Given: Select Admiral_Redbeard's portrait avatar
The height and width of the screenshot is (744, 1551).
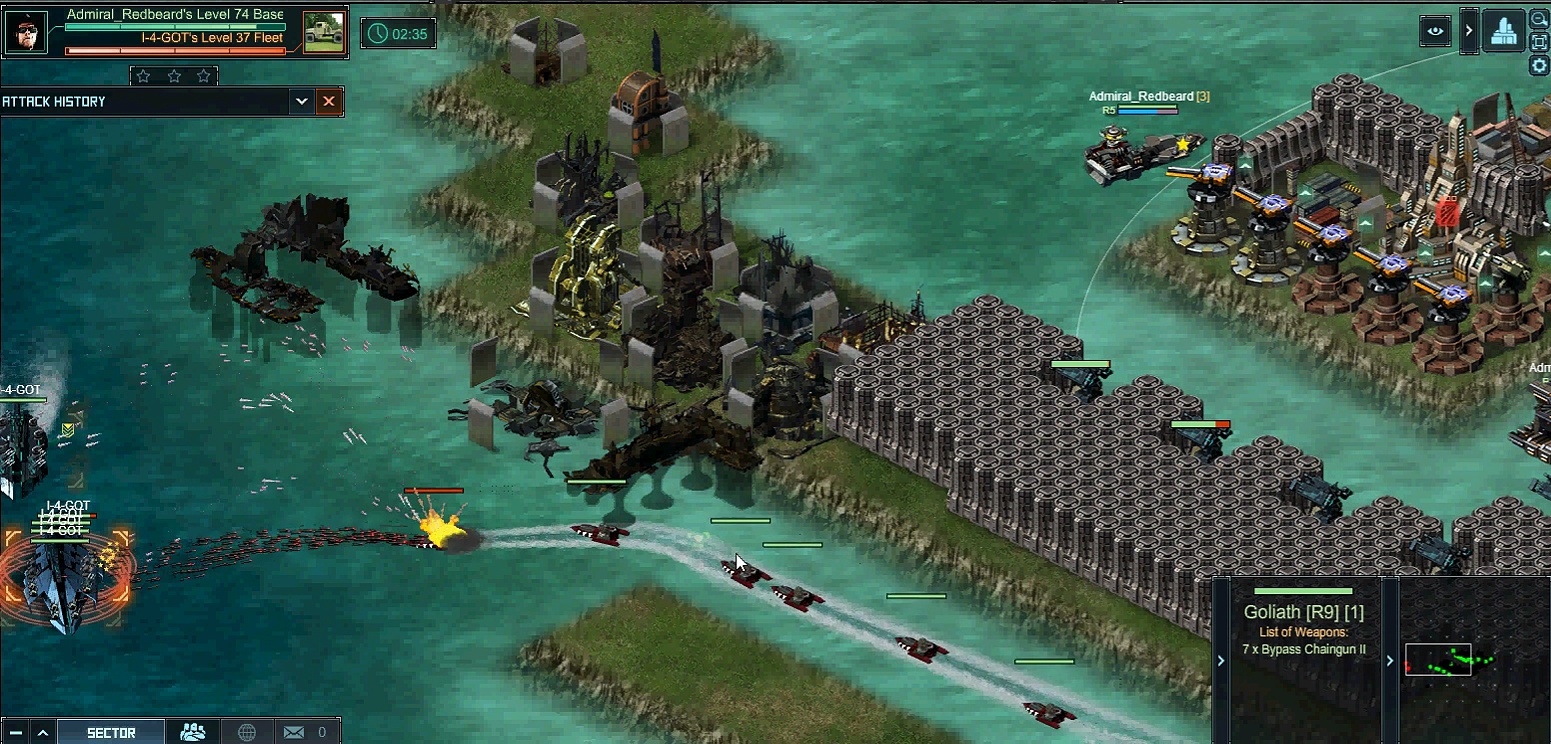Looking at the screenshot, I should pos(25,33).
